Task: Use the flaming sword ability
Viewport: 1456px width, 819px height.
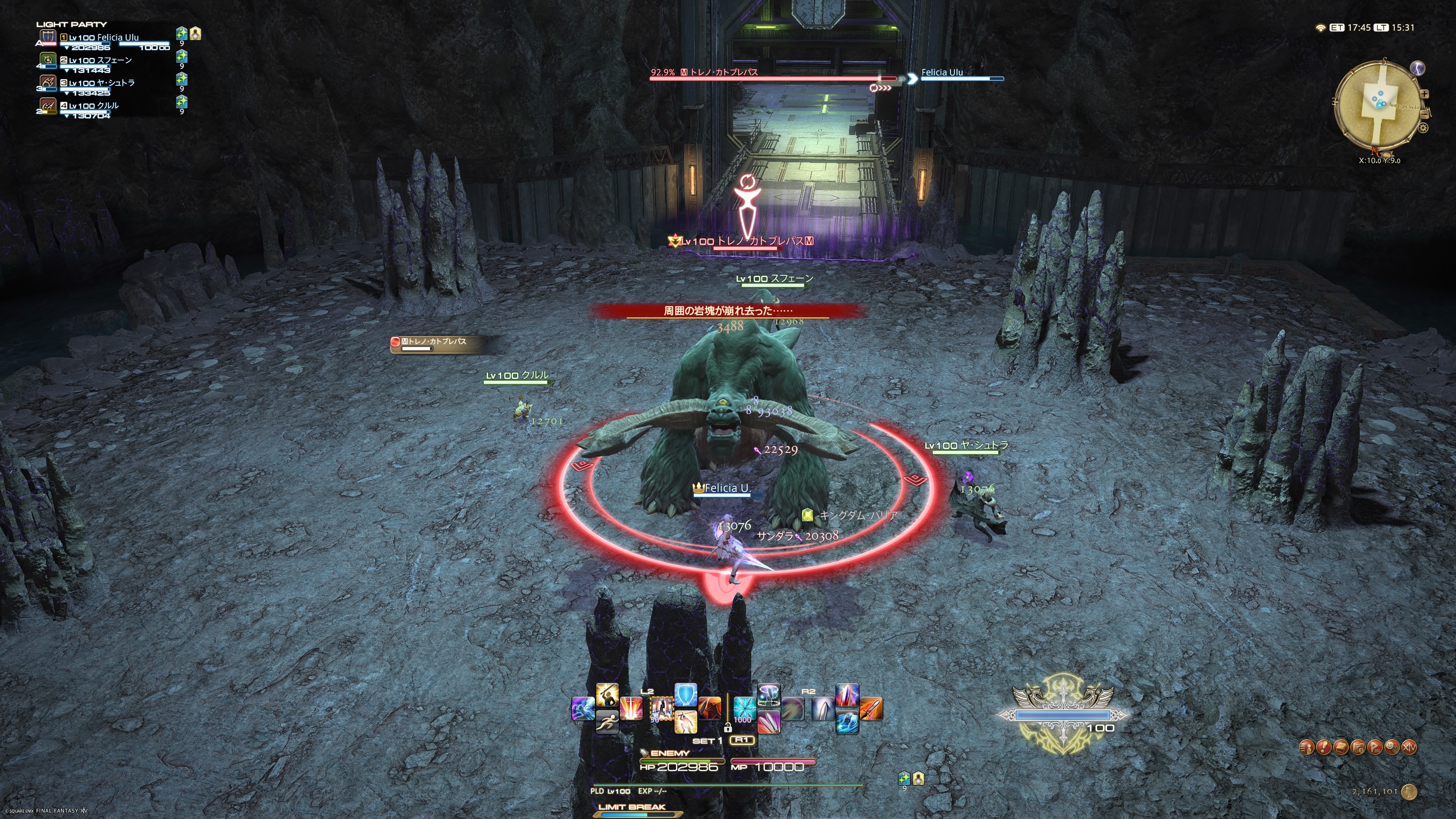Action: (x=871, y=709)
